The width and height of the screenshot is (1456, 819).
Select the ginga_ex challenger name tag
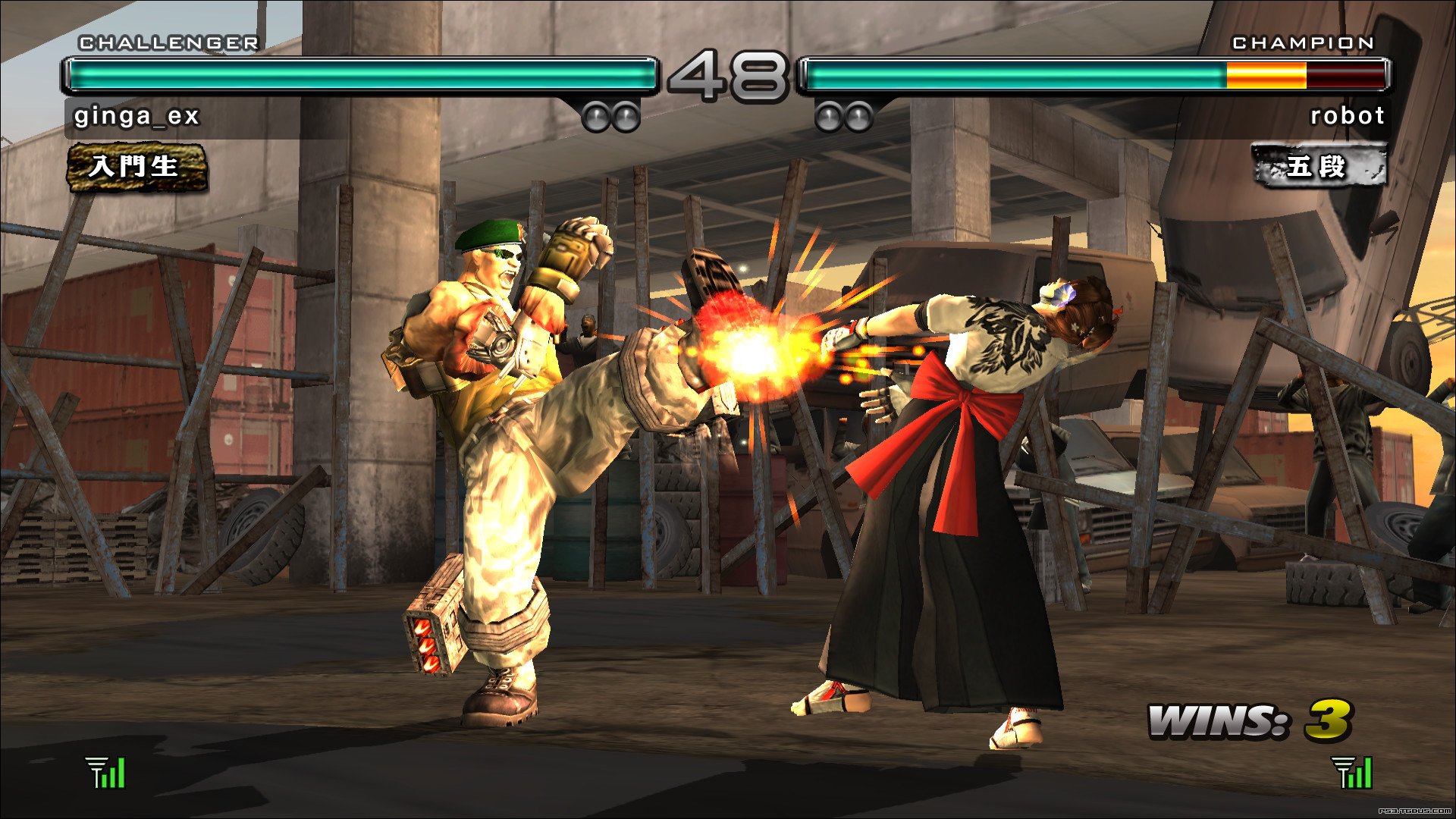tap(136, 116)
